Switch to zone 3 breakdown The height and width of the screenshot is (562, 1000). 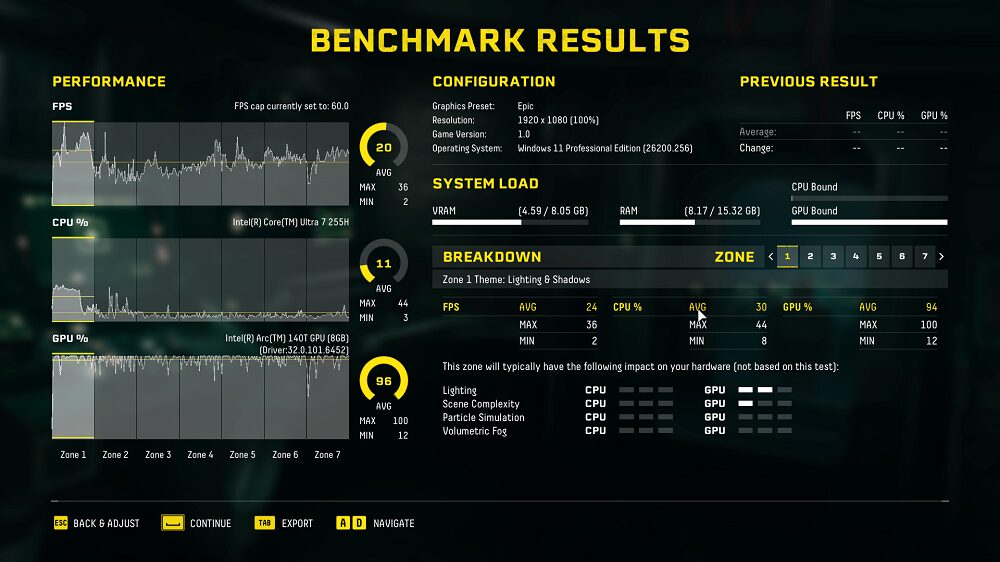click(x=834, y=257)
